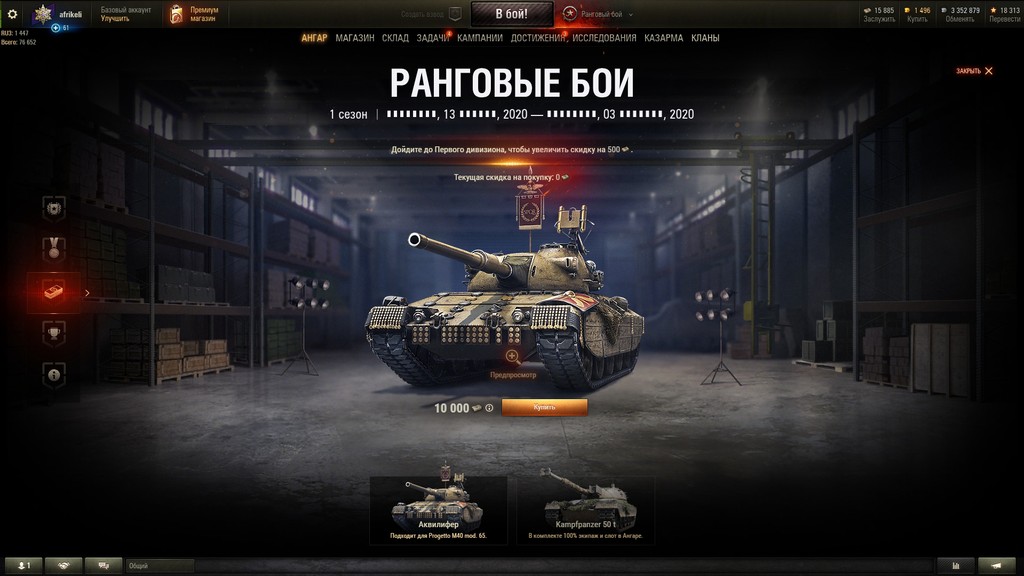Open the info sidebar icon
Image resolution: width=1024 pixels, height=576 pixels.
pos(54,374)
